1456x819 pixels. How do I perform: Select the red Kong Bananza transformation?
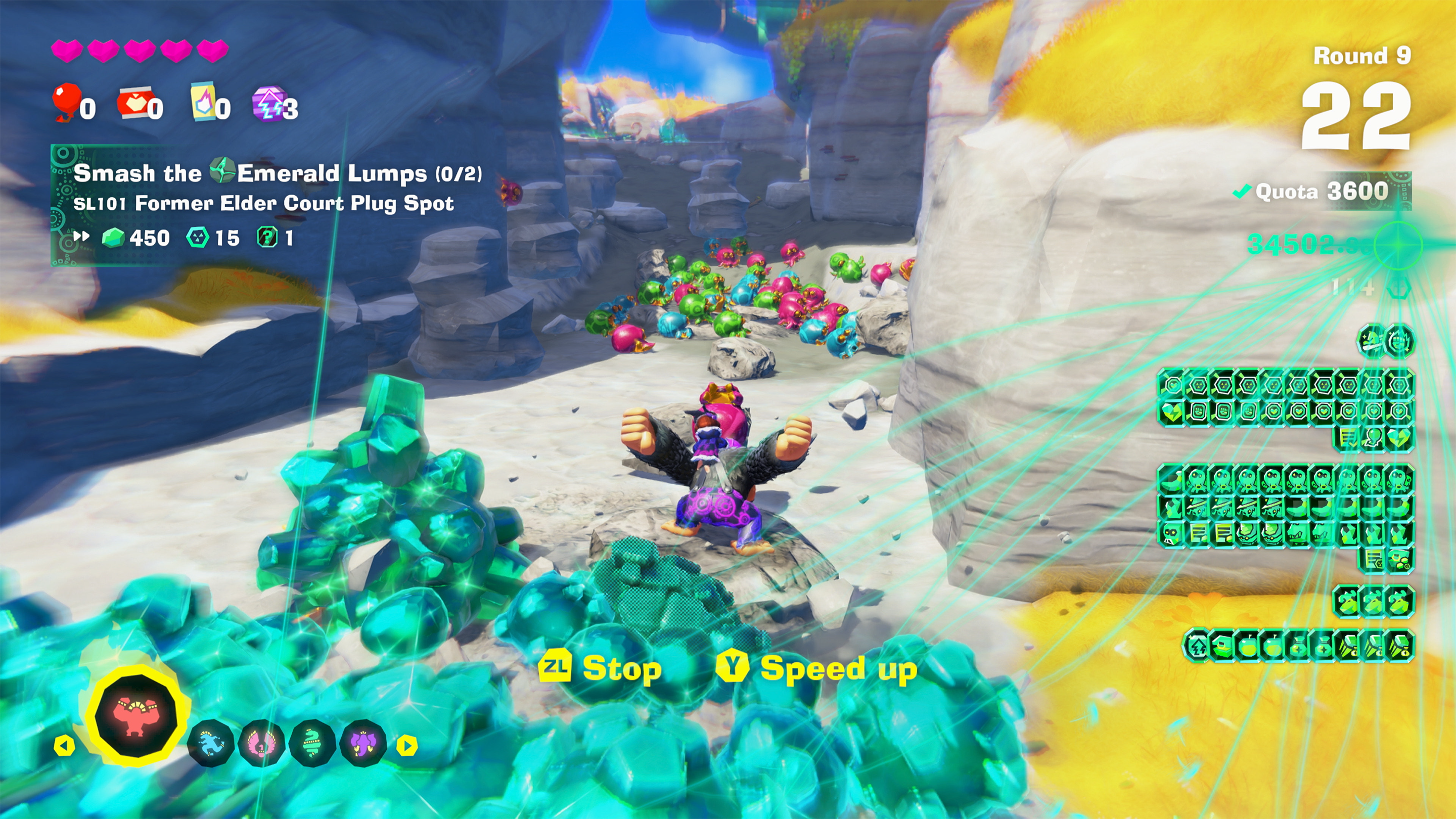[x=136, y=715]
